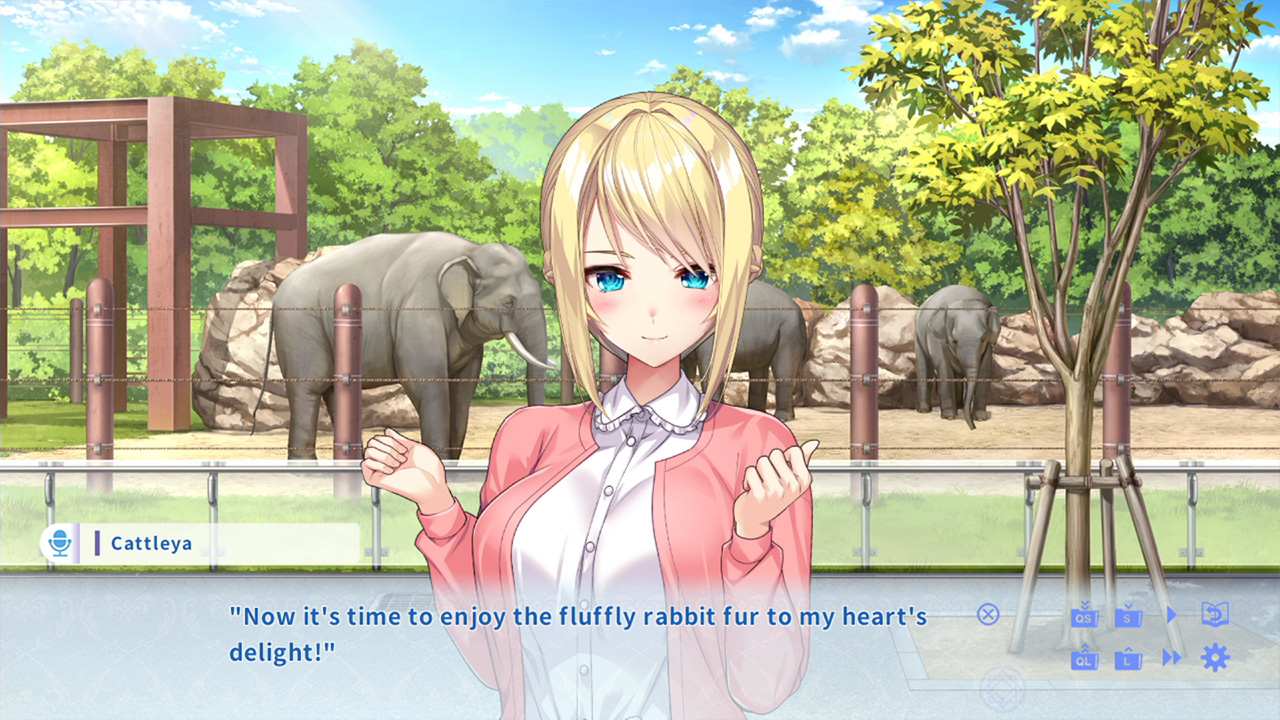Quick load using the QL icon
Screen dimensions: 1280x720
coord(1084,660)
